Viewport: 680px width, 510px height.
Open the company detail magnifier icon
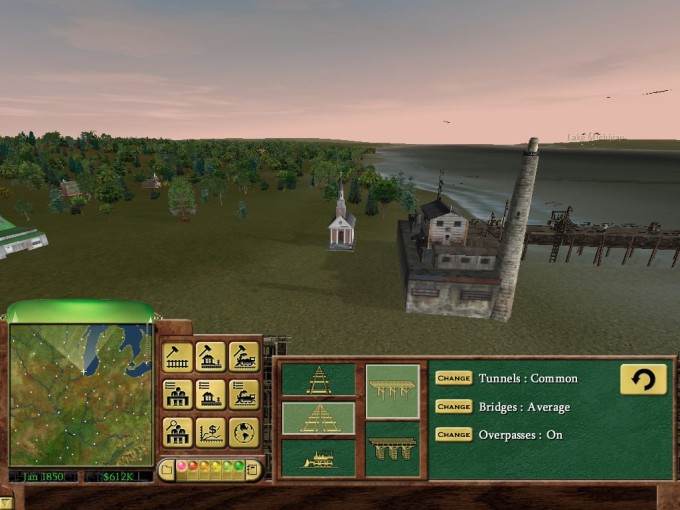pos(177,432)
